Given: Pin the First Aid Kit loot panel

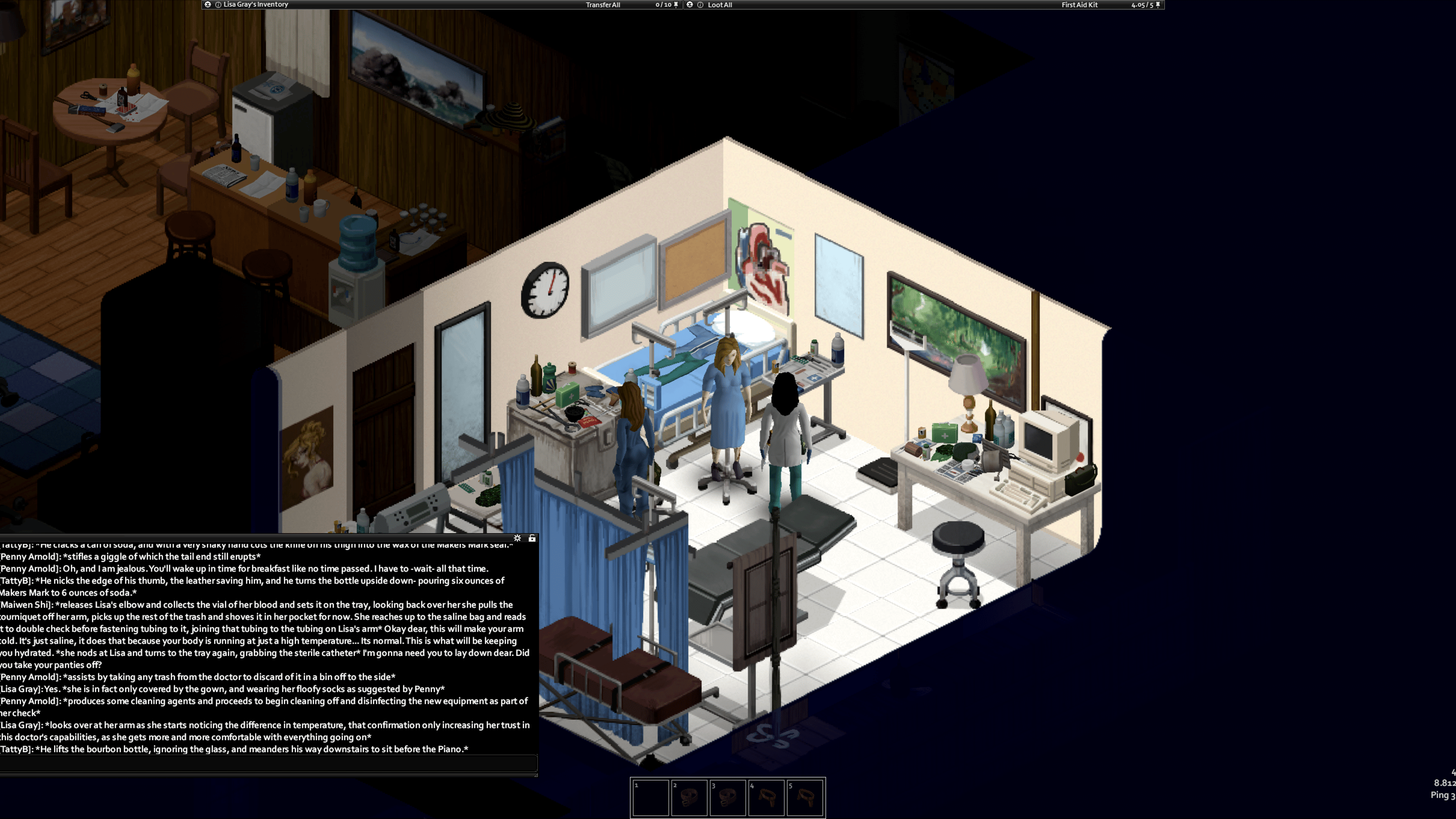Looking at the screenshot, I should [1158, 5].
